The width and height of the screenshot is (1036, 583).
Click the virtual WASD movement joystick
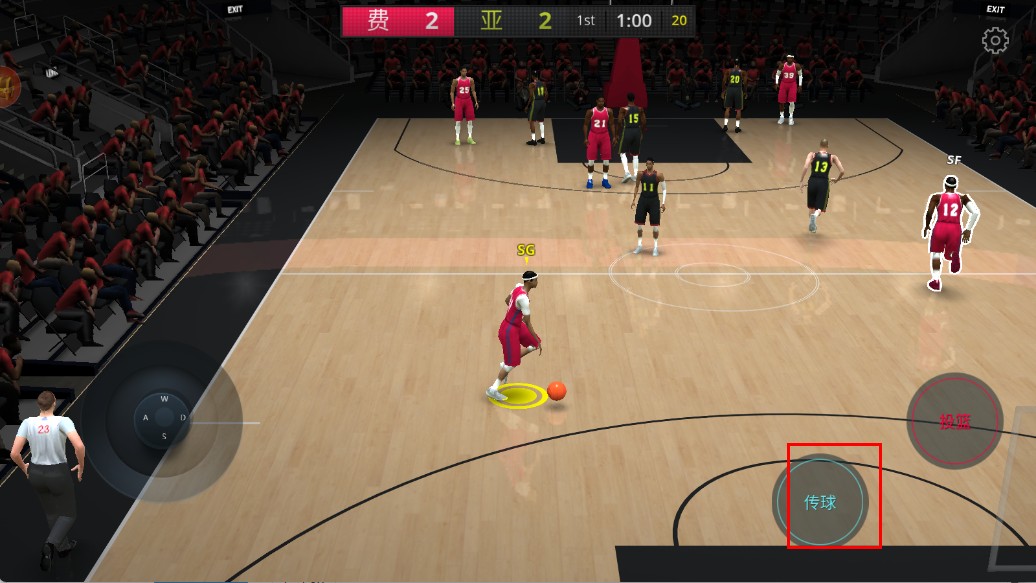tap(162, 417)
